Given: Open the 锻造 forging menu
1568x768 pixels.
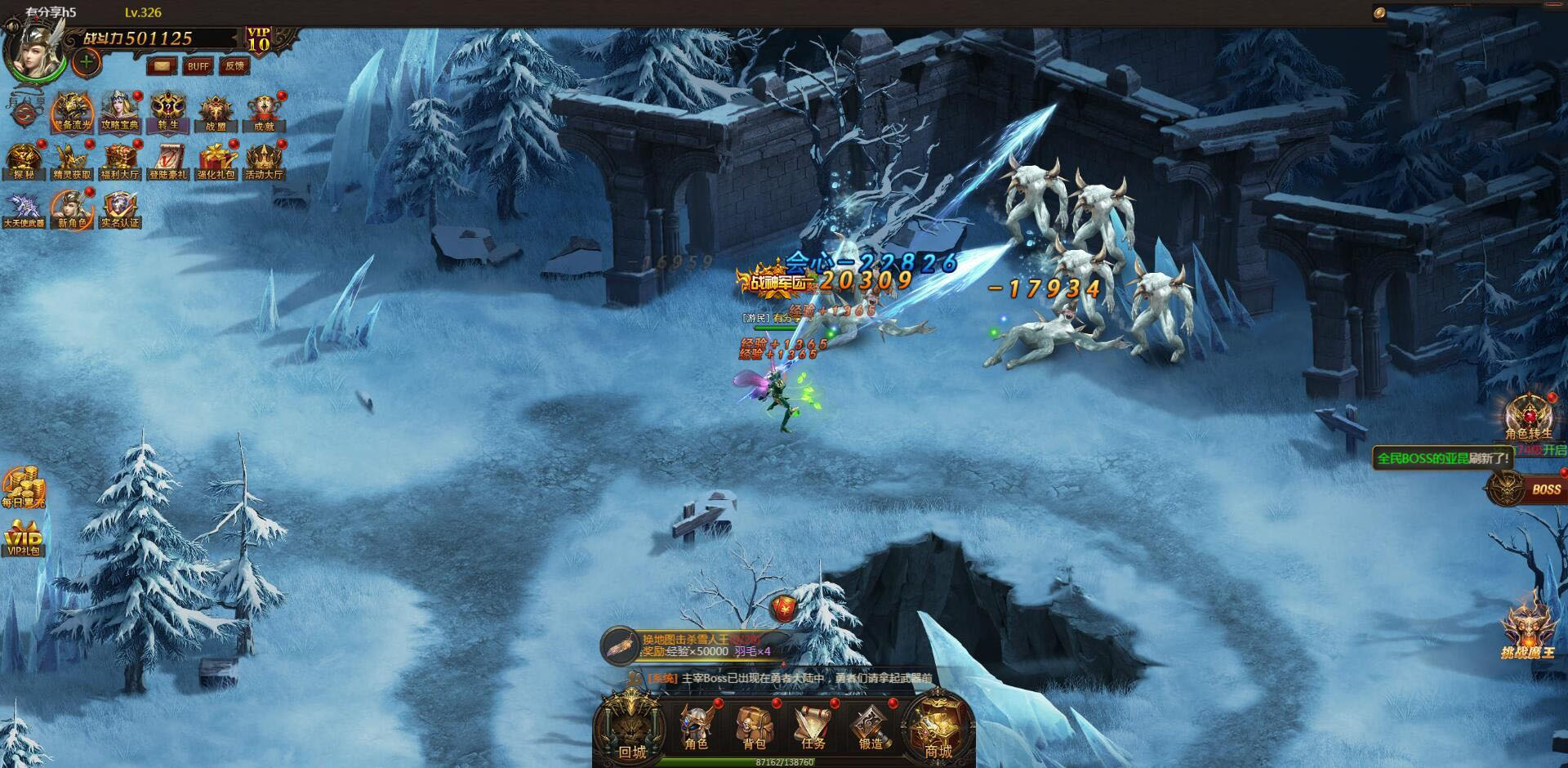Looking at the screenshot, I should [871, 727].
